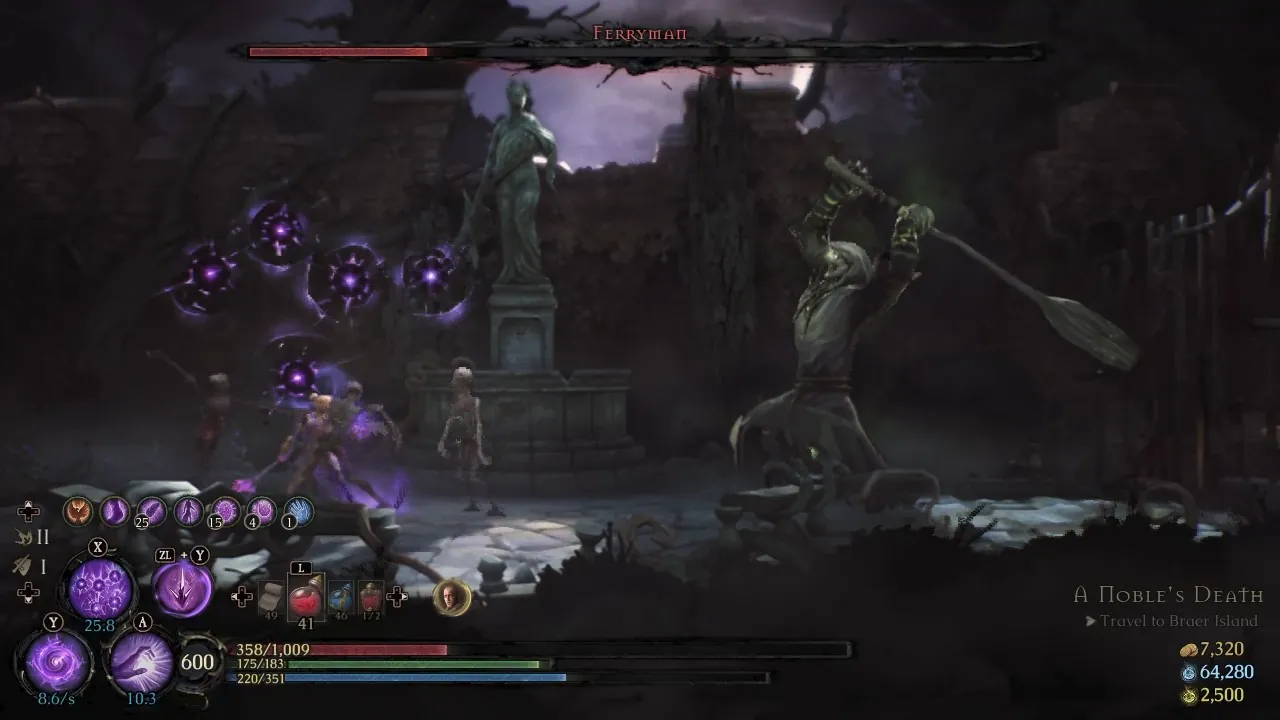Image resolution: width=1280 pixels, height=720 pixels.
Task: Click the blue mana flask icon
Action: [340, 596]
